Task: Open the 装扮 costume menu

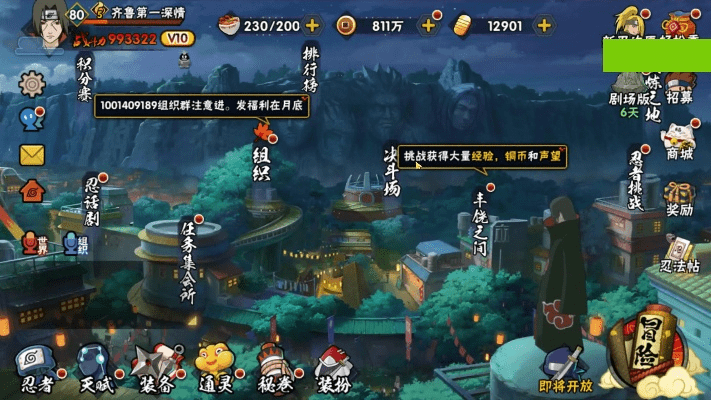Action: 333,368
